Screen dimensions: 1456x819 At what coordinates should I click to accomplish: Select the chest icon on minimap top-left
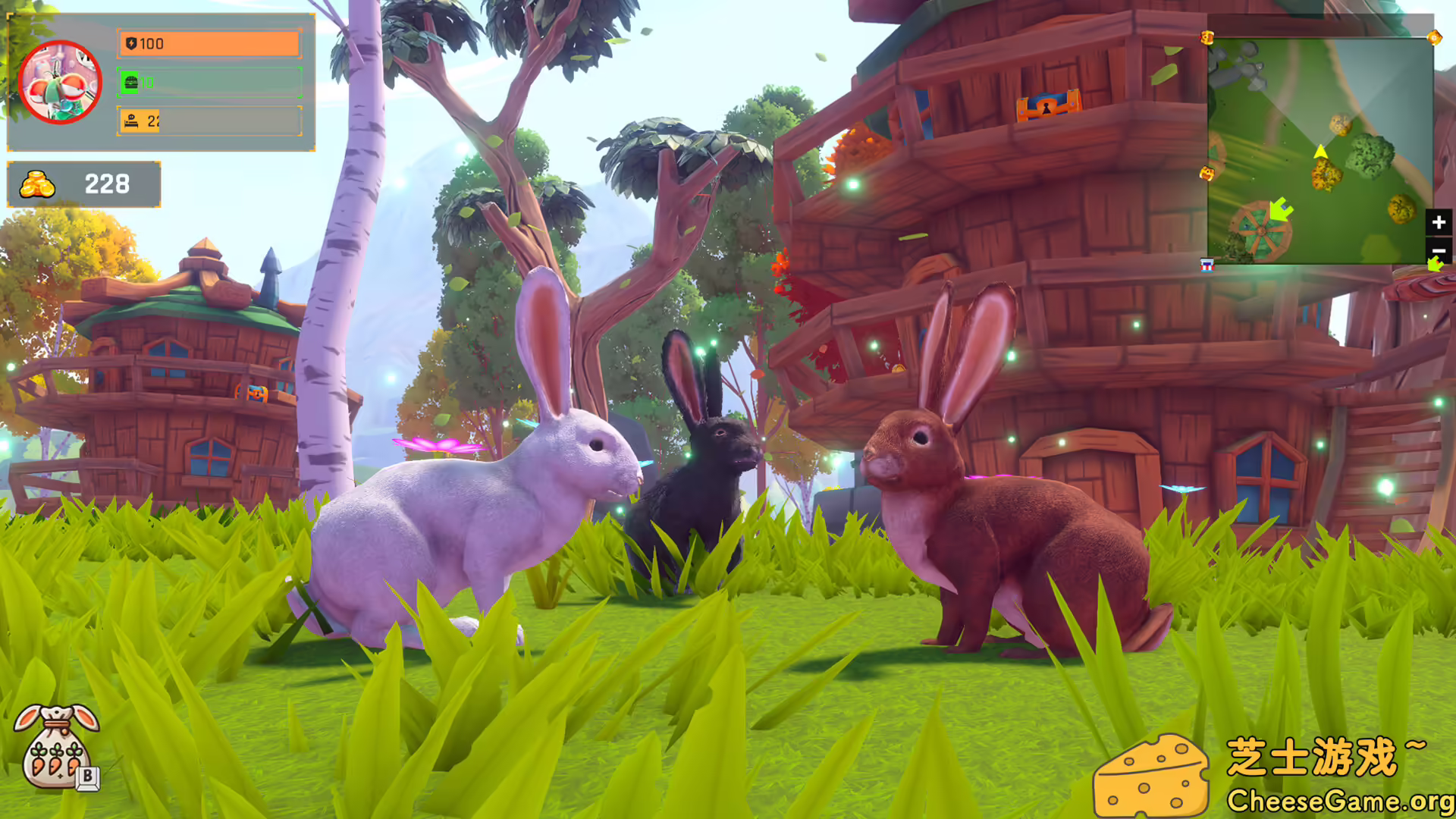[1206, 38]
